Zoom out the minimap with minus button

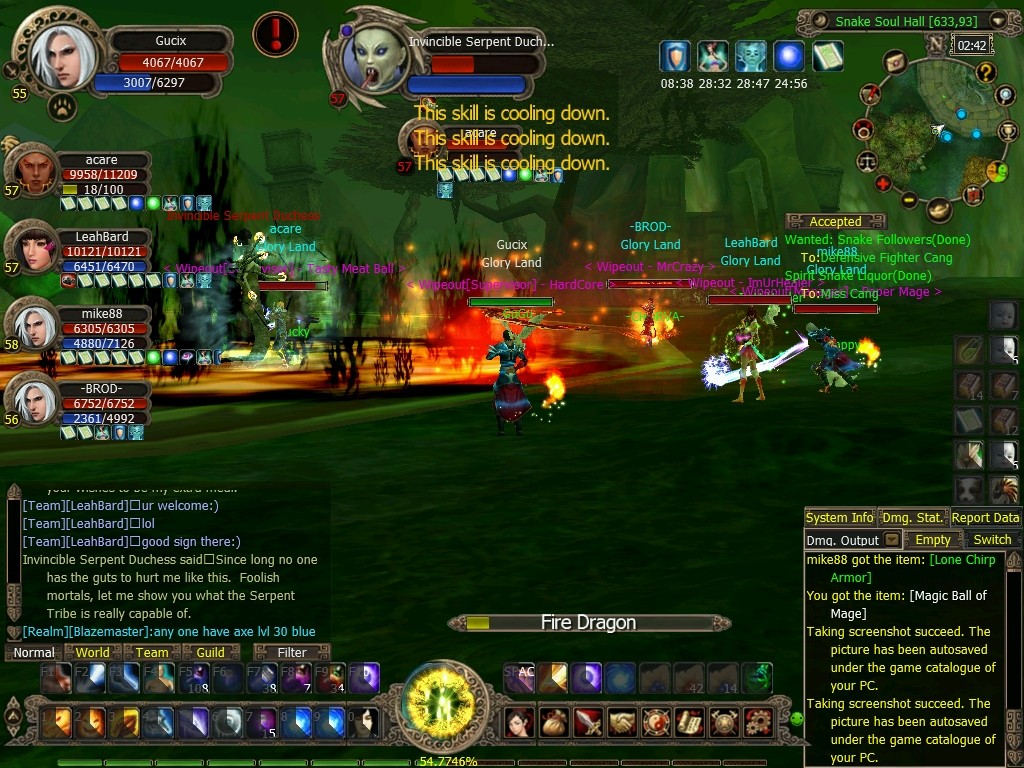(909, 200)
